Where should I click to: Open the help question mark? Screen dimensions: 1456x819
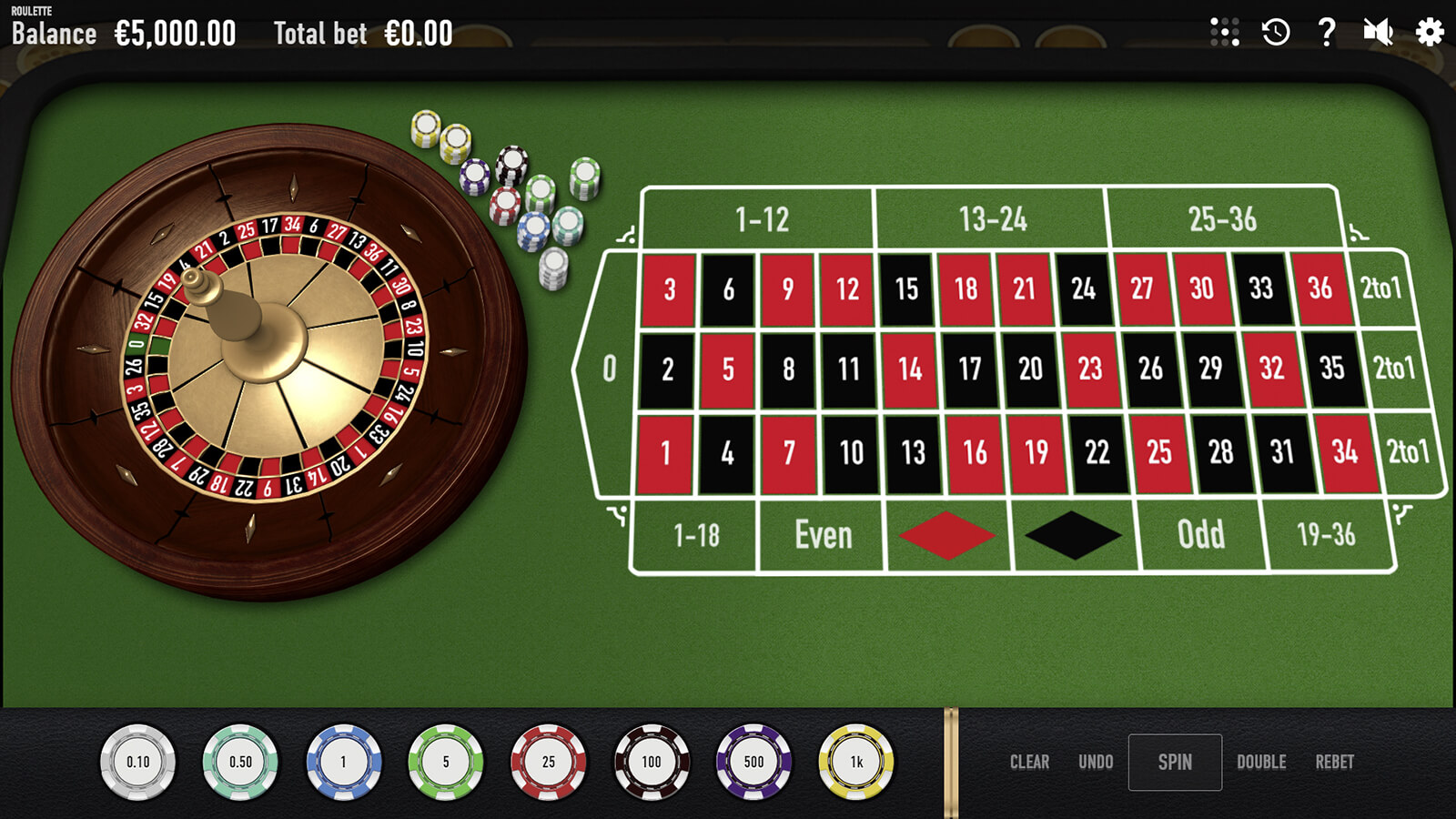tap(1327, 33)
